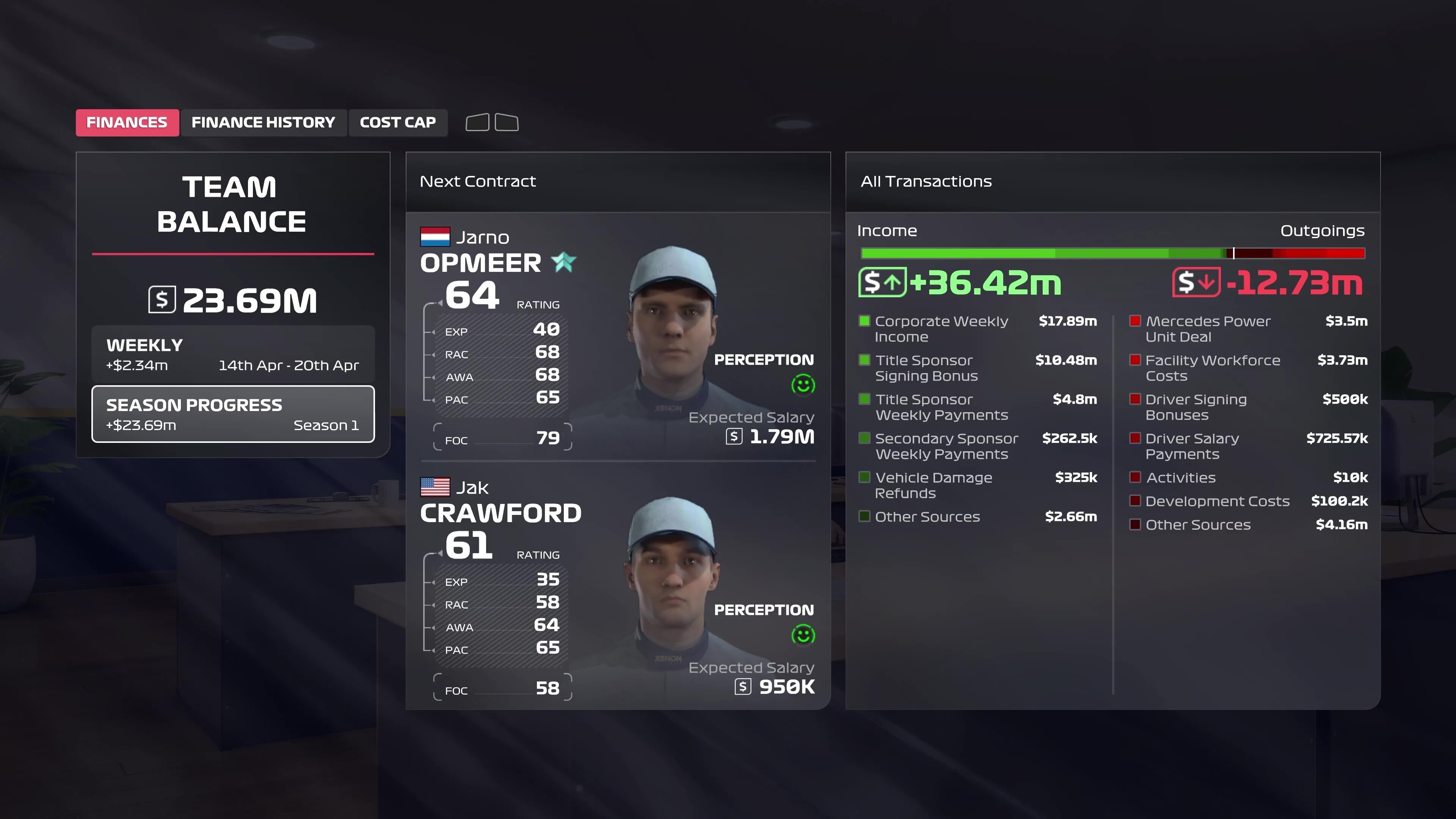Image resolution: width=1456 pixels, height=819 pixels.
Task: Toggle the Vehicle Damage Refunds legend square
Action: pos(865,477)
